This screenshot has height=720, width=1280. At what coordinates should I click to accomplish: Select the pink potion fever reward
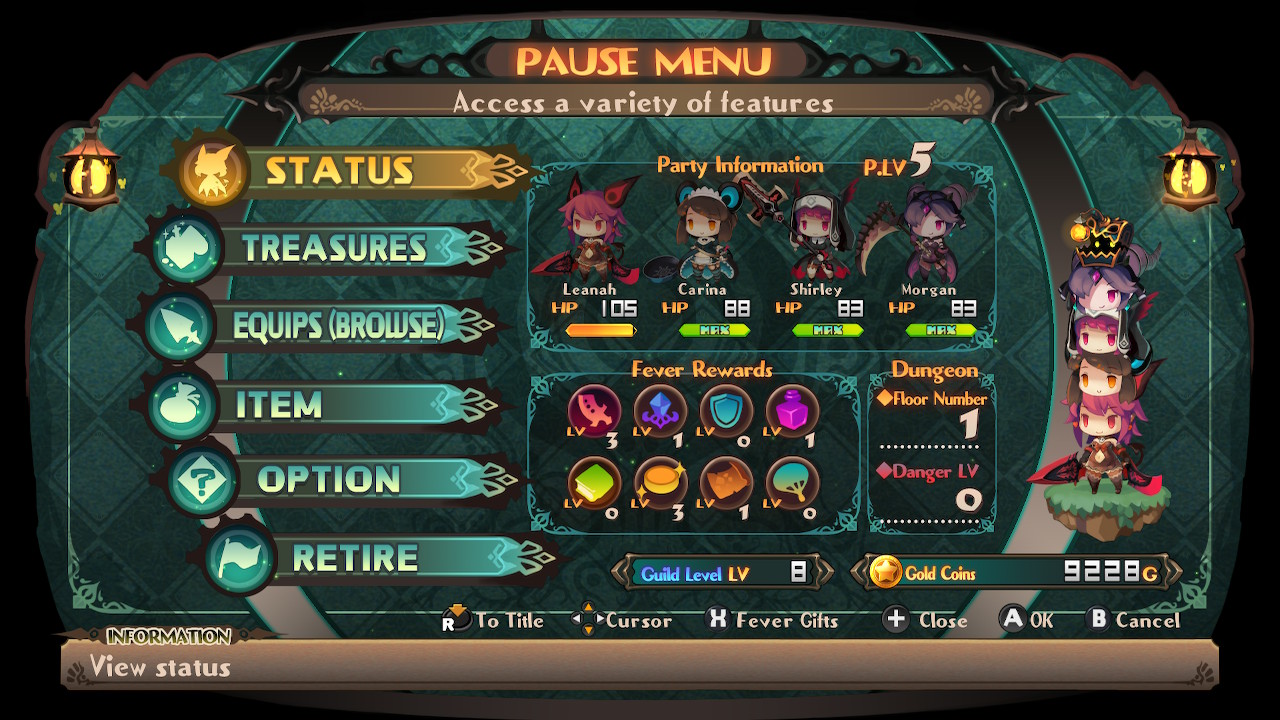coord(792,410)
